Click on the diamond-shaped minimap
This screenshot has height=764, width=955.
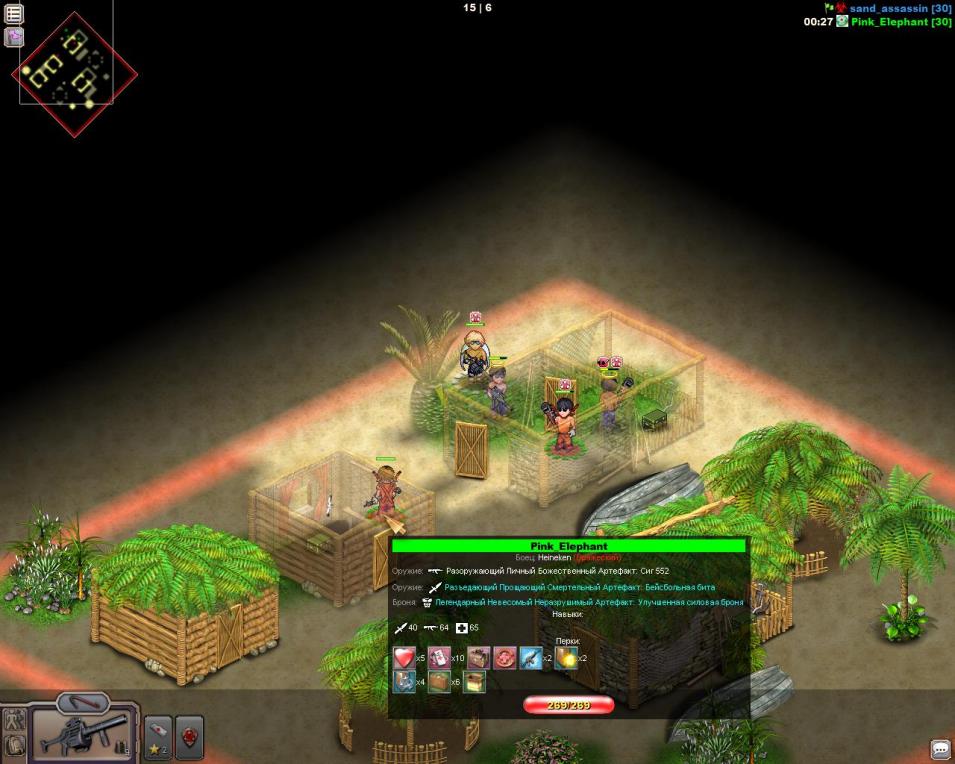pyautogui.click(x=74, y=73)
